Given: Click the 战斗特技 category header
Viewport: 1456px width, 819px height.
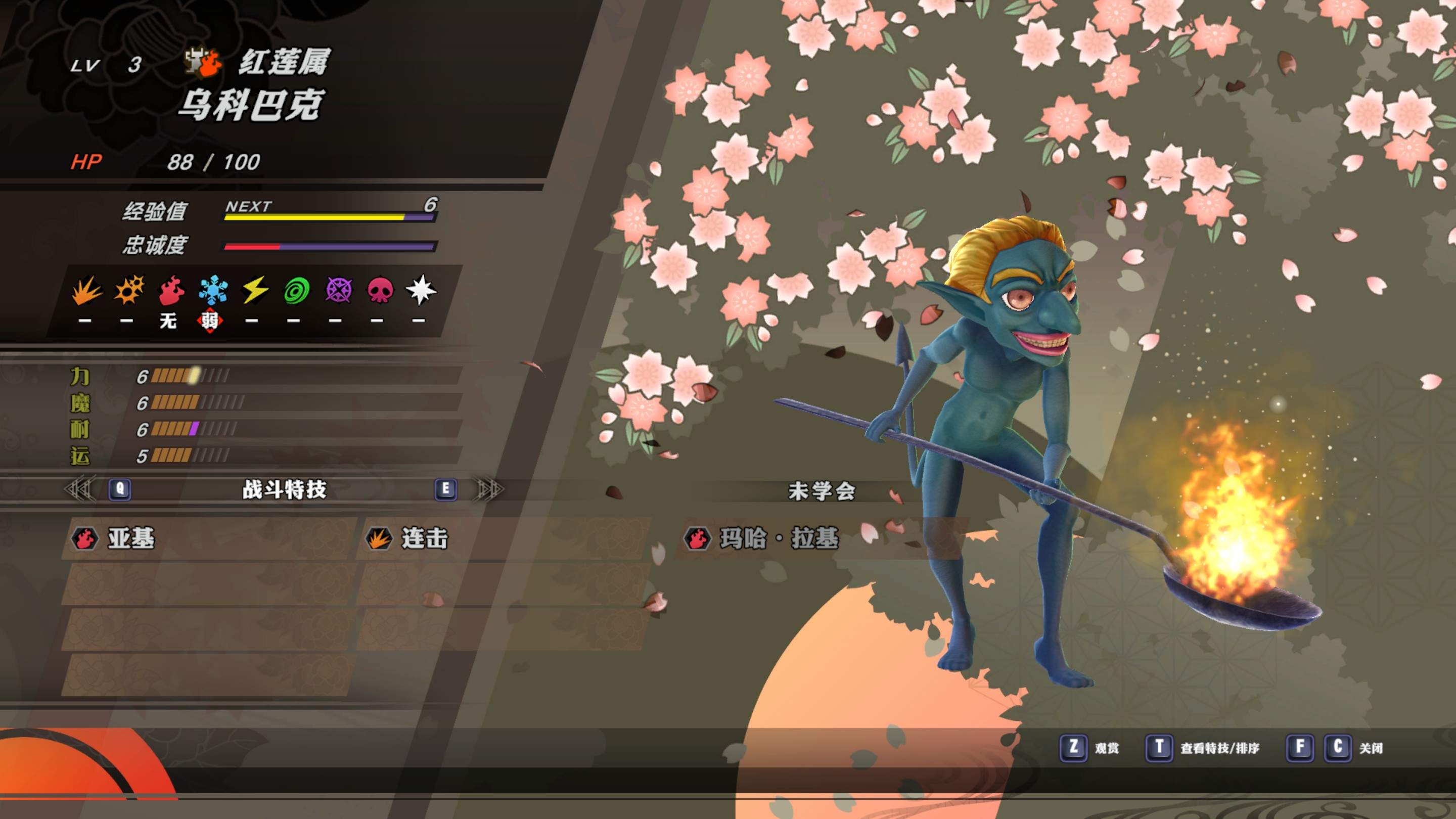Looking at the screenshot, I should point(284,489).
